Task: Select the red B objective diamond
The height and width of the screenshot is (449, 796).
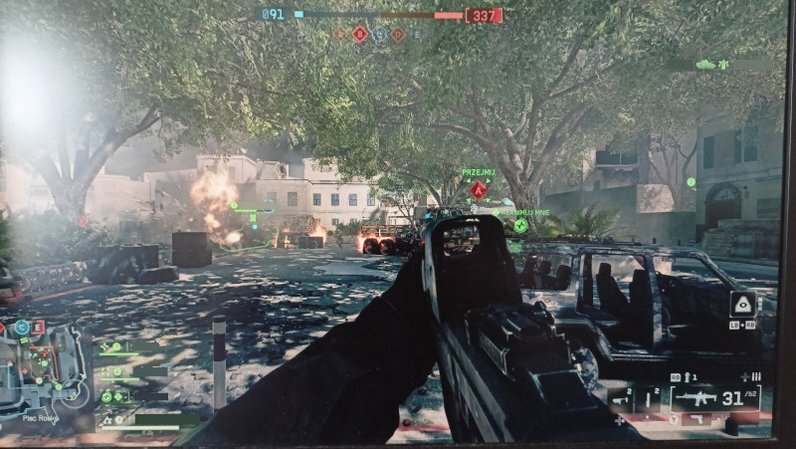Action: pos(361,34)
